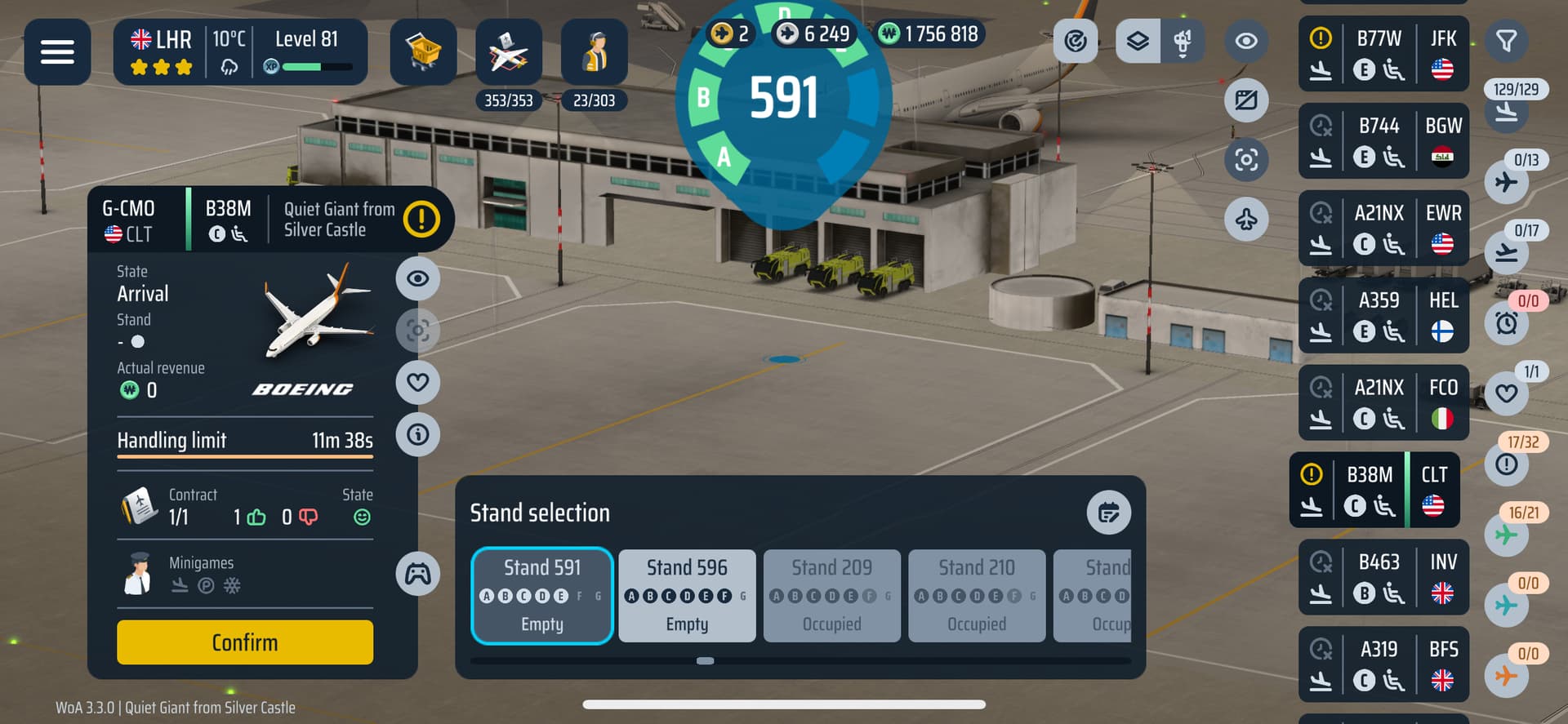The height and width of the screenshot is (724, 1568).
Task: Choose Stand 596 for the aircraft
Action: pos(687,595)
